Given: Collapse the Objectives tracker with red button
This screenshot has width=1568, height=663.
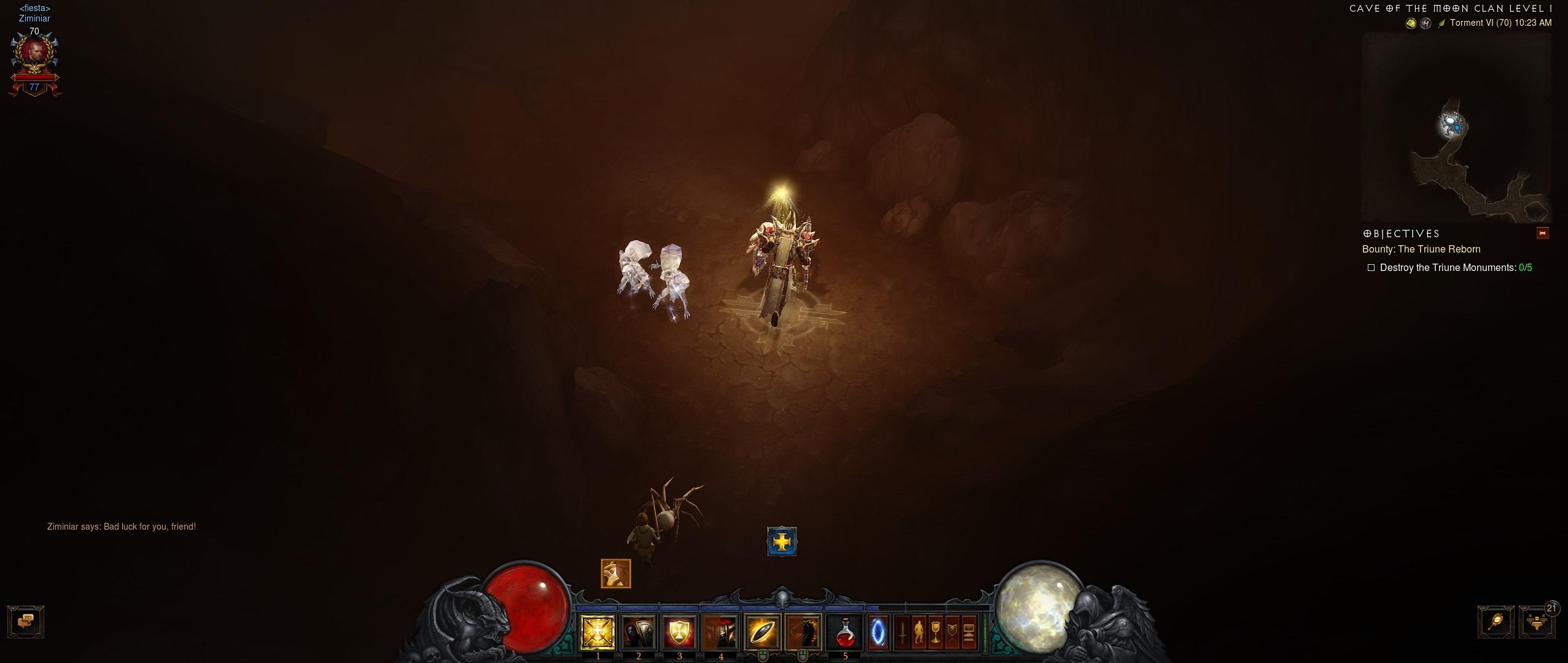Looking at the screenshot, I should [x=1542, y=233].
